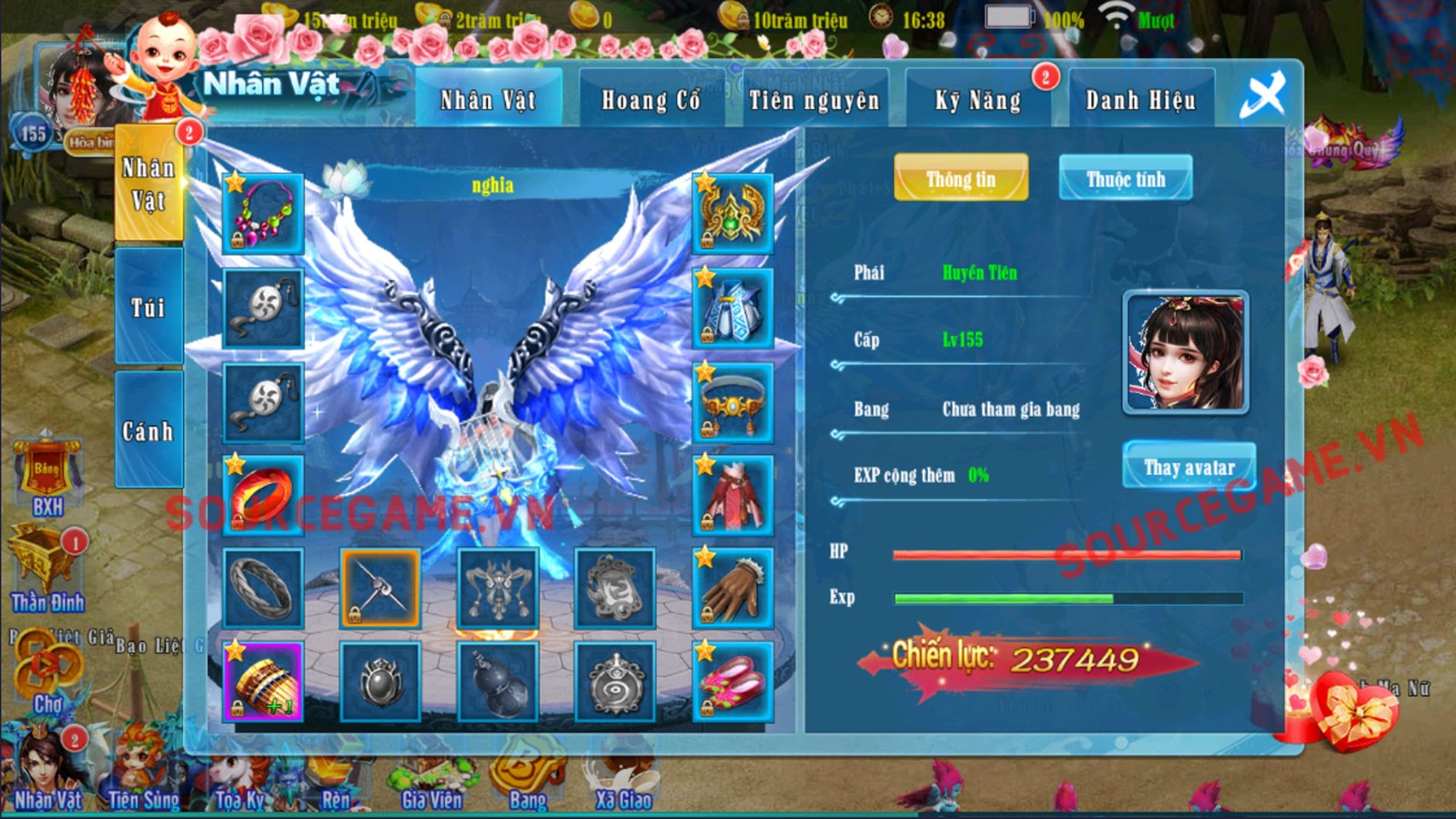Click the Thay avatar button

point(1189,467)
